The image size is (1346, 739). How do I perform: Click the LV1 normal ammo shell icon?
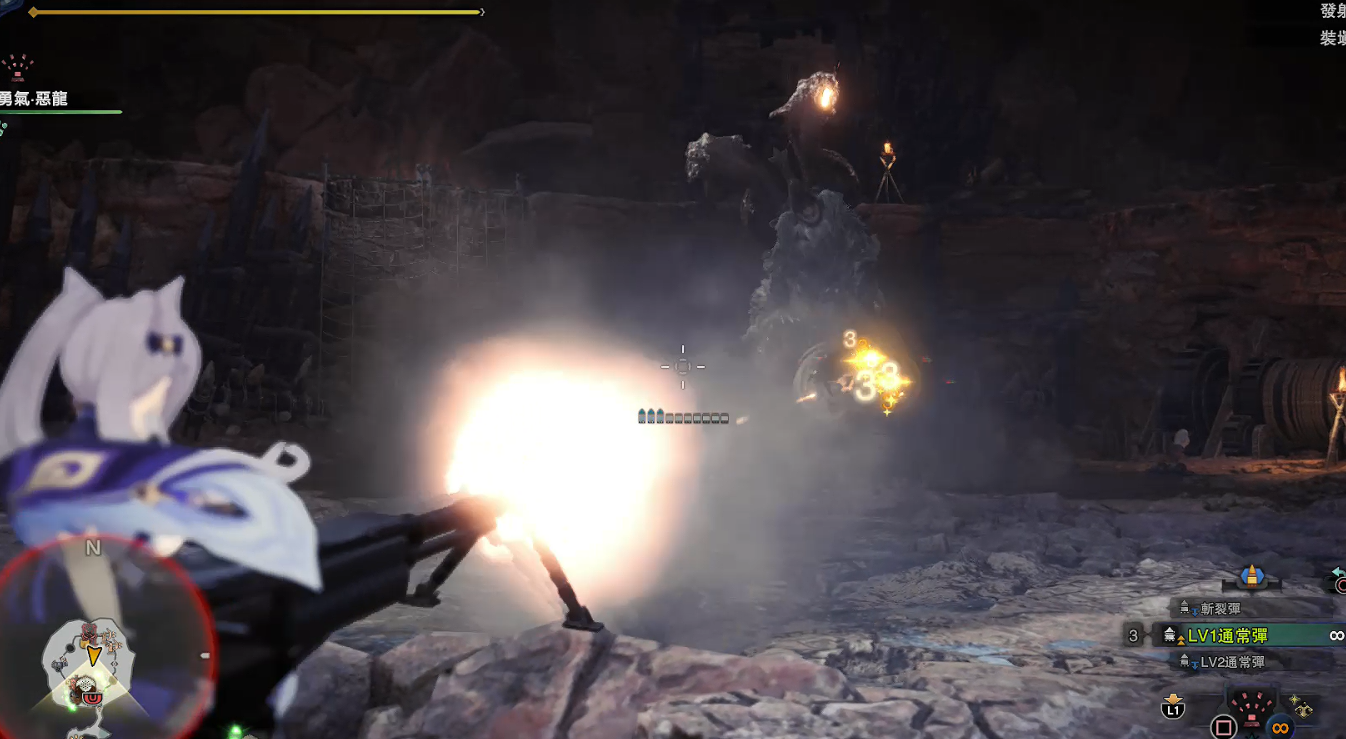coord(1171,633)
